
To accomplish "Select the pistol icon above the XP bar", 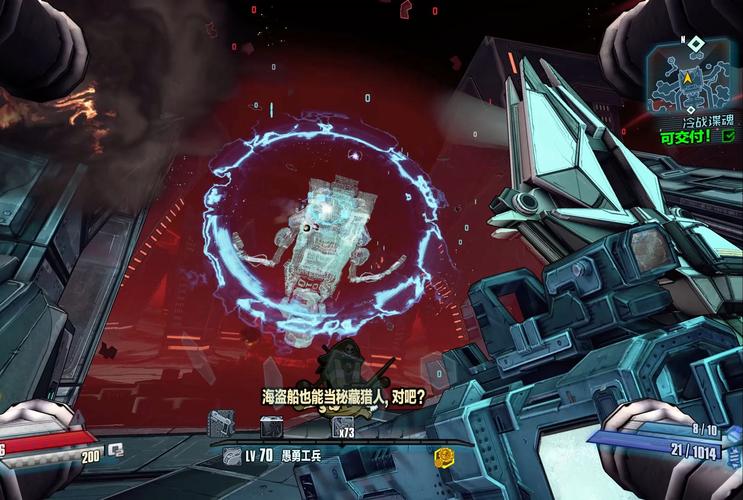I will tap(221, 423).
